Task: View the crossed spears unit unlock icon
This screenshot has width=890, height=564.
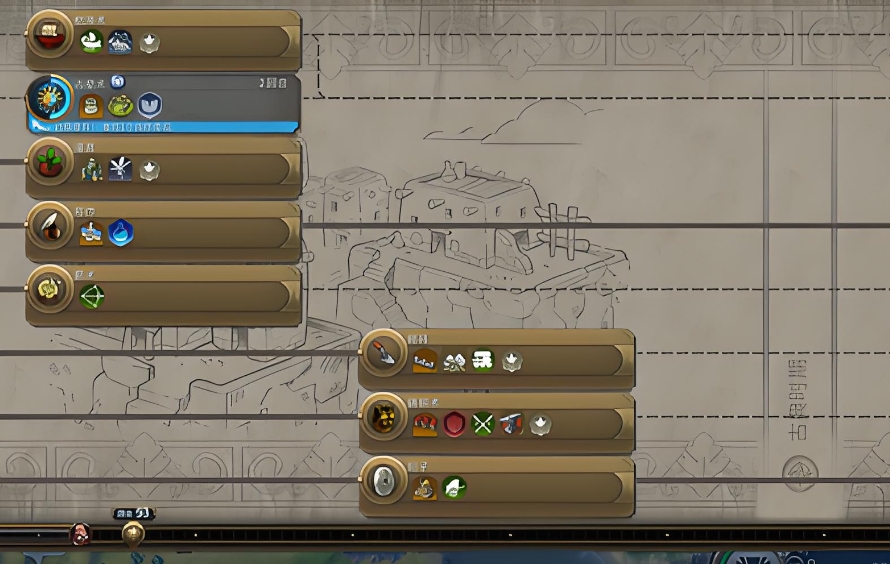Action: [483, 423]
